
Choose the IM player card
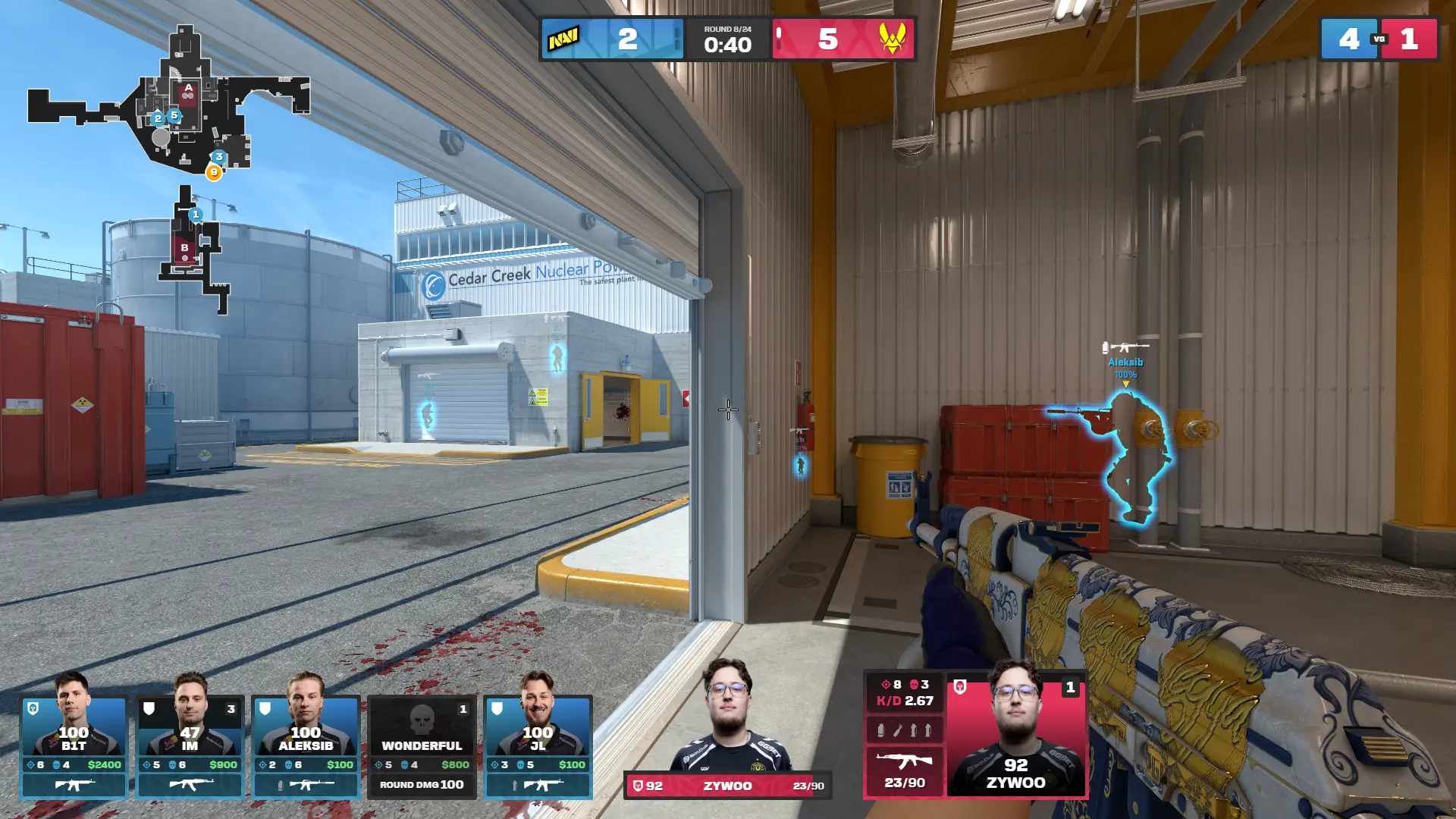tap(190, 747)
